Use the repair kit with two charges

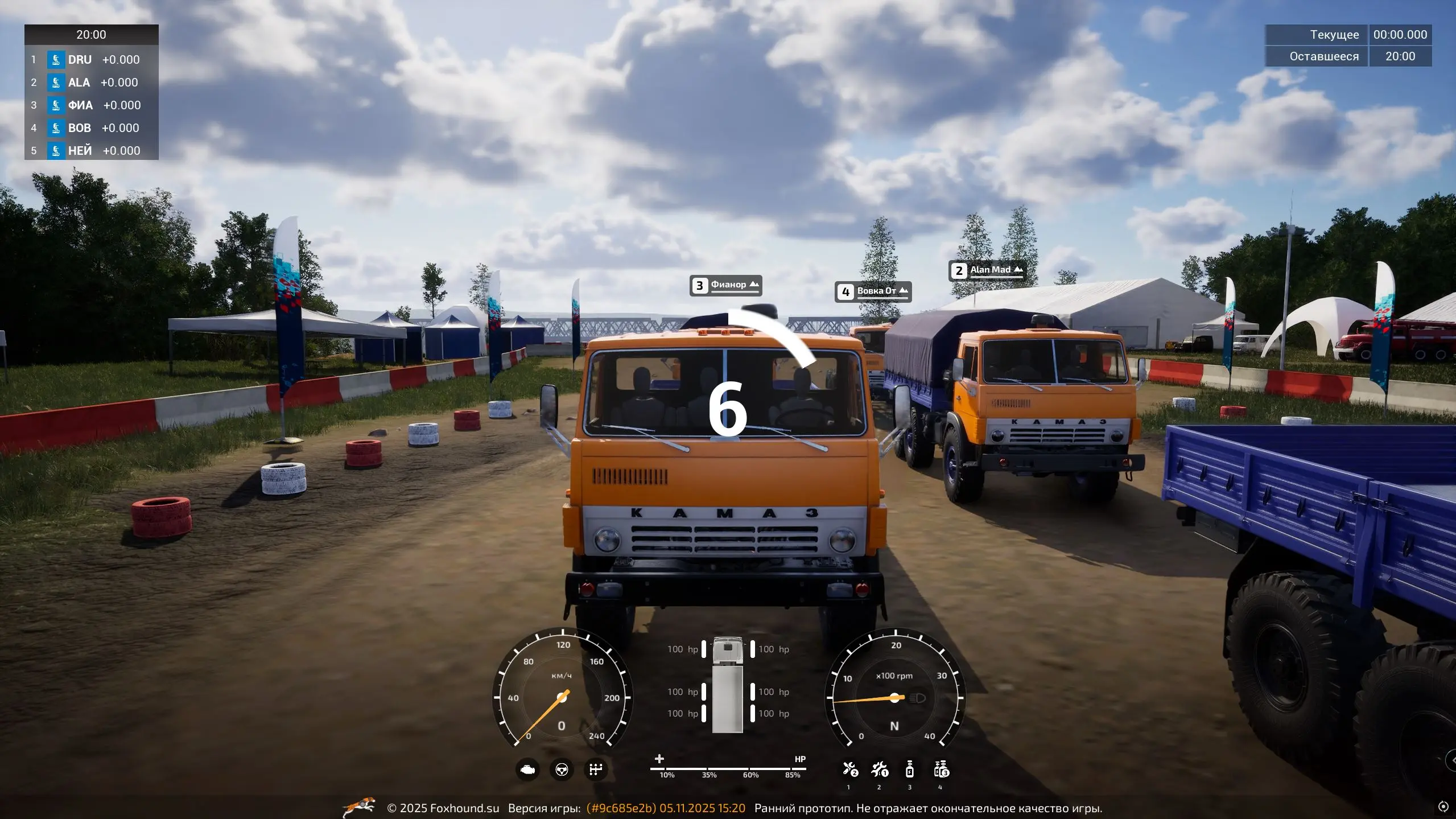click(x=850, y=770)
